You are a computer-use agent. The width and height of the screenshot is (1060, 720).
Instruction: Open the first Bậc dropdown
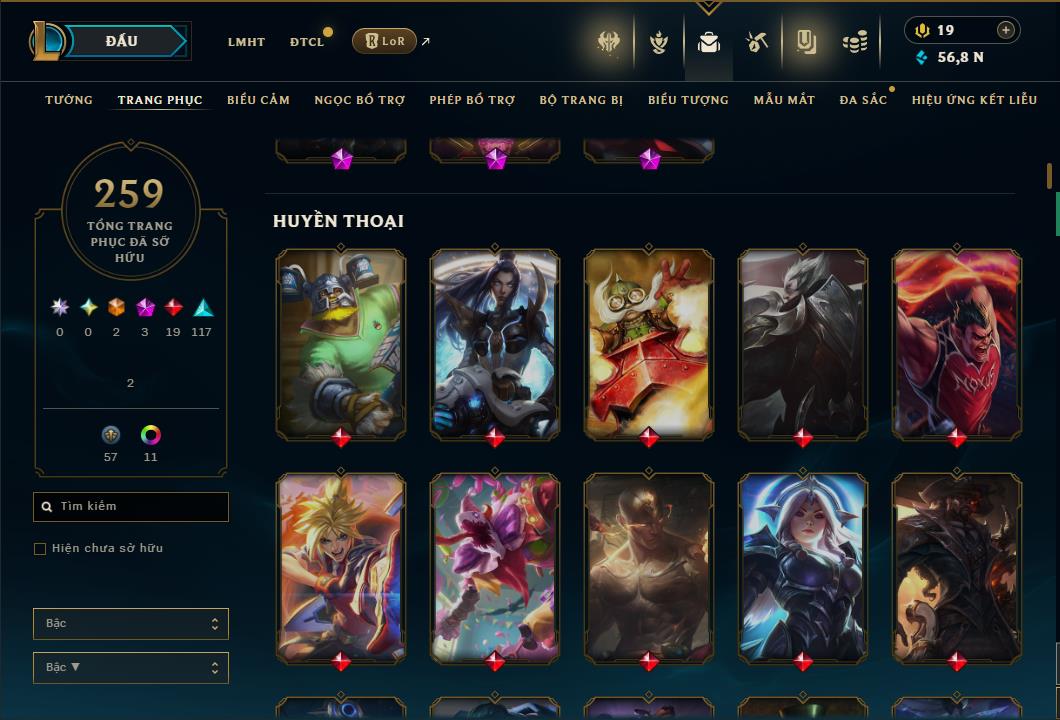click(131, 624)
